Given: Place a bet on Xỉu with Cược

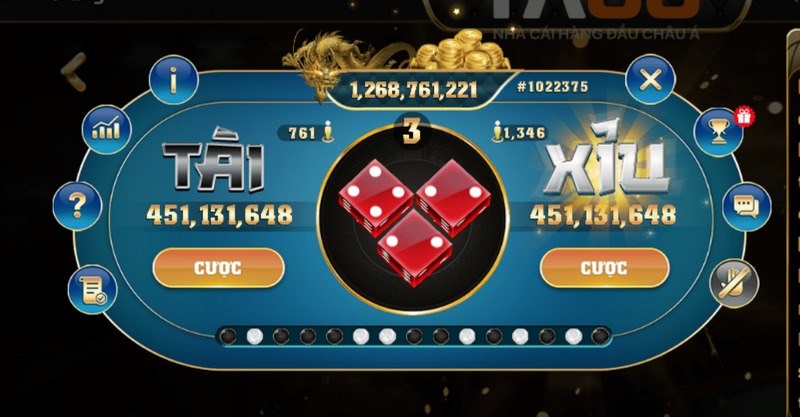Looking at the screenshot, I should [x=604, y=267].
